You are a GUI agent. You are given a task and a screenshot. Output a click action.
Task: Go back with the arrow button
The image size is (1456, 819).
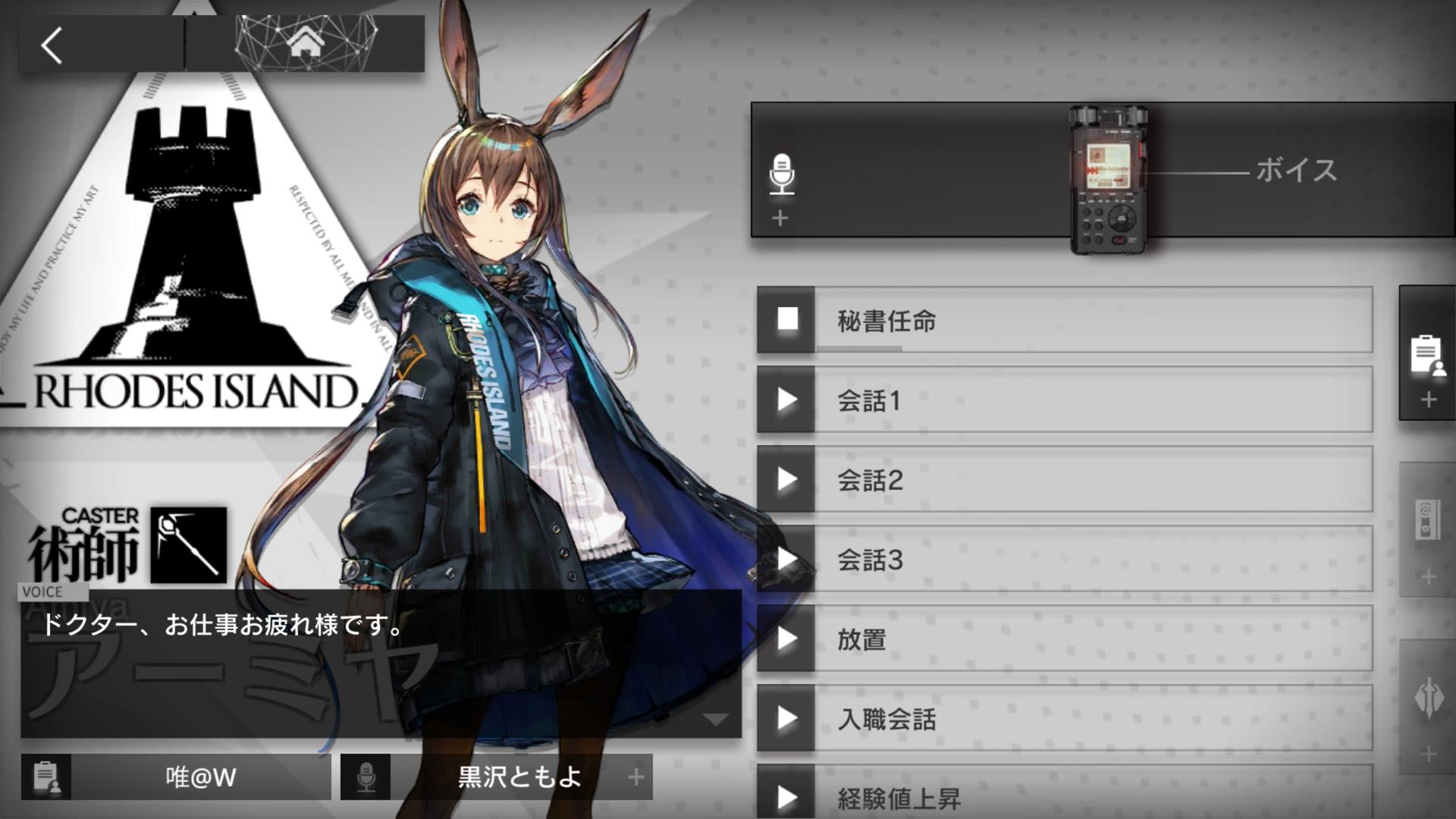pyautogui.click(x=52, y=45)
